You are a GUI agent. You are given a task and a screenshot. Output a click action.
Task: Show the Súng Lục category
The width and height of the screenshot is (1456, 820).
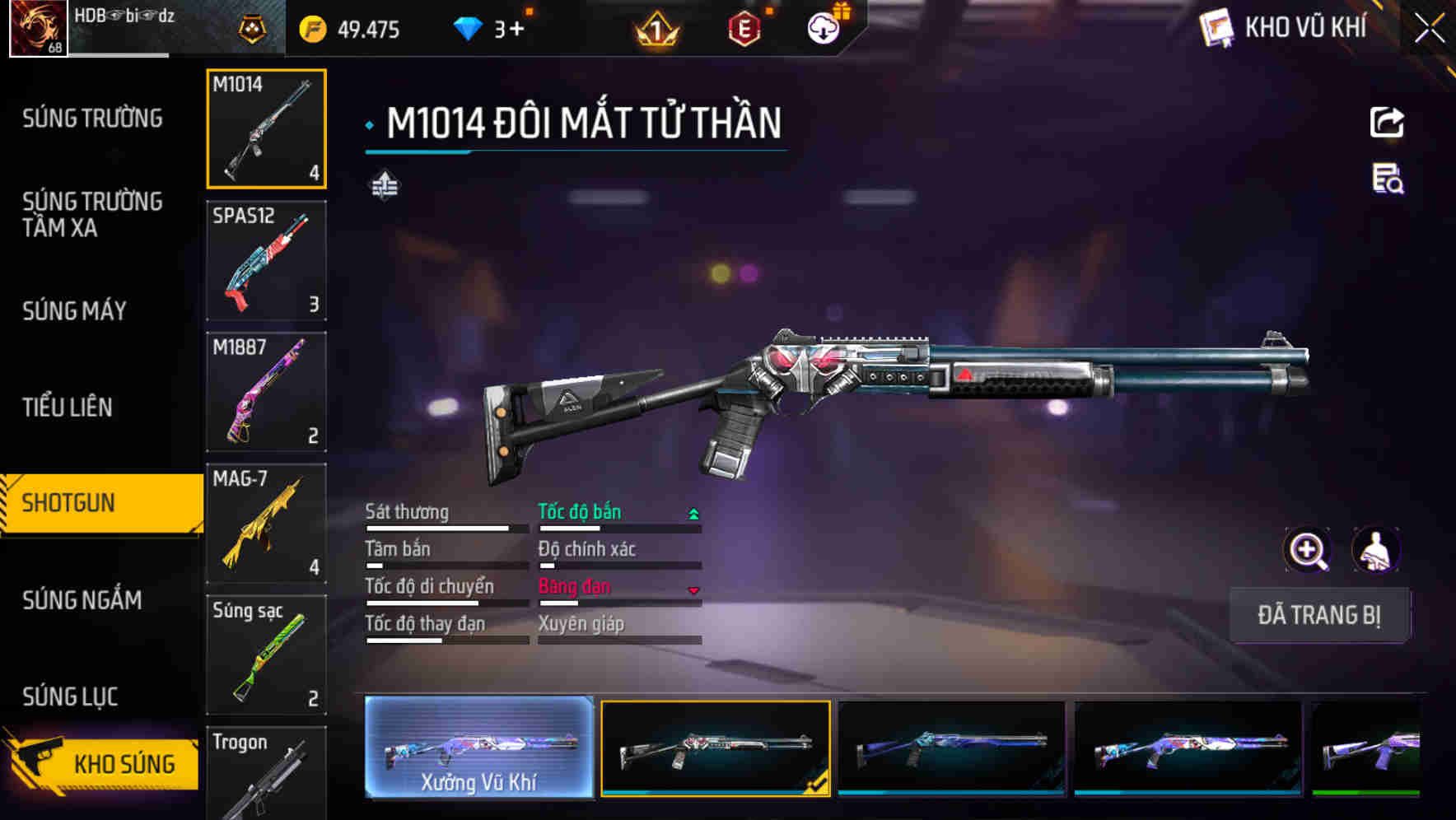[x=71, y=697]
